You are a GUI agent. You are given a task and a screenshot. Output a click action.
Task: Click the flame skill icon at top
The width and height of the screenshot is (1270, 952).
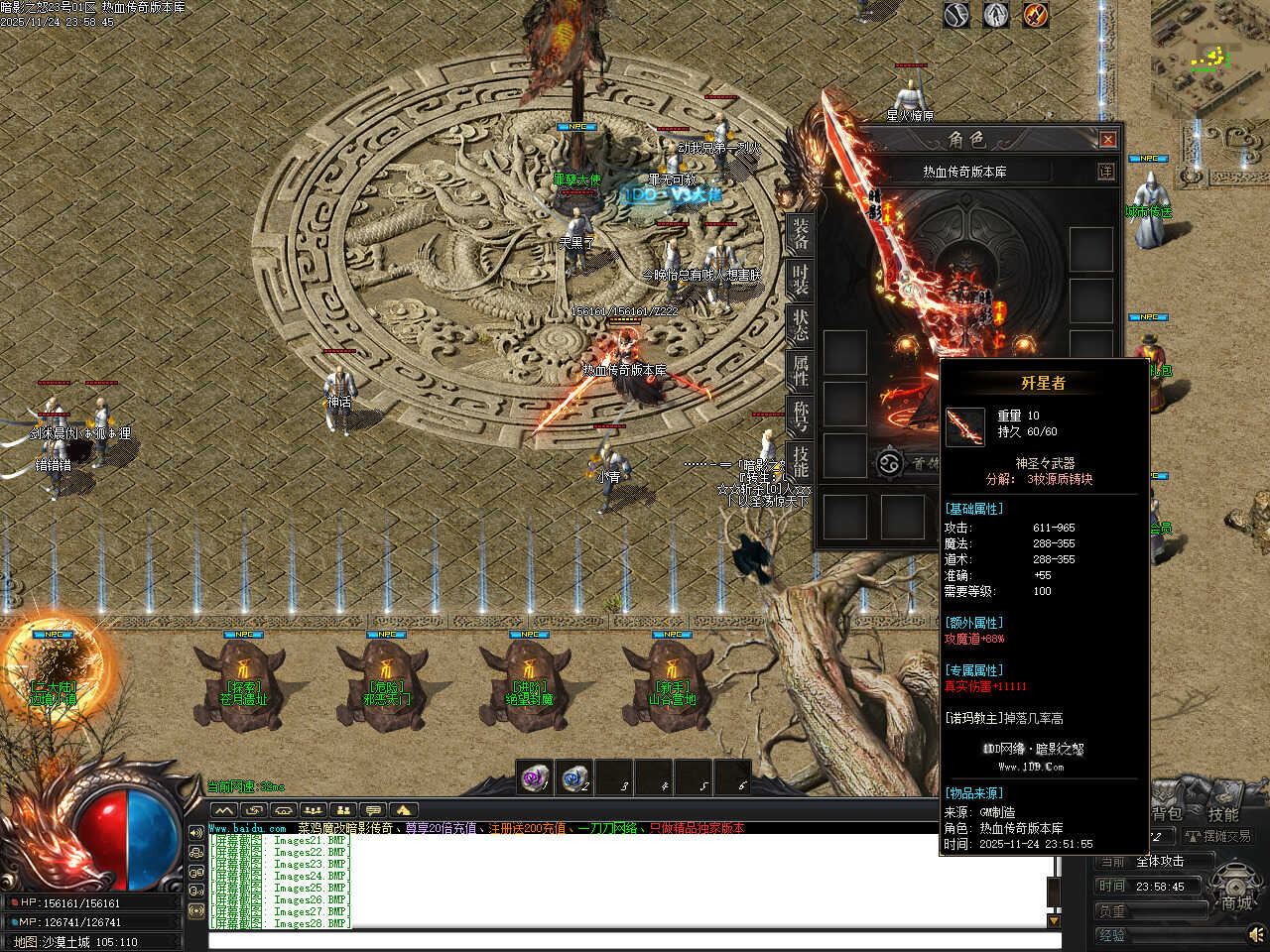[1036, 15]
